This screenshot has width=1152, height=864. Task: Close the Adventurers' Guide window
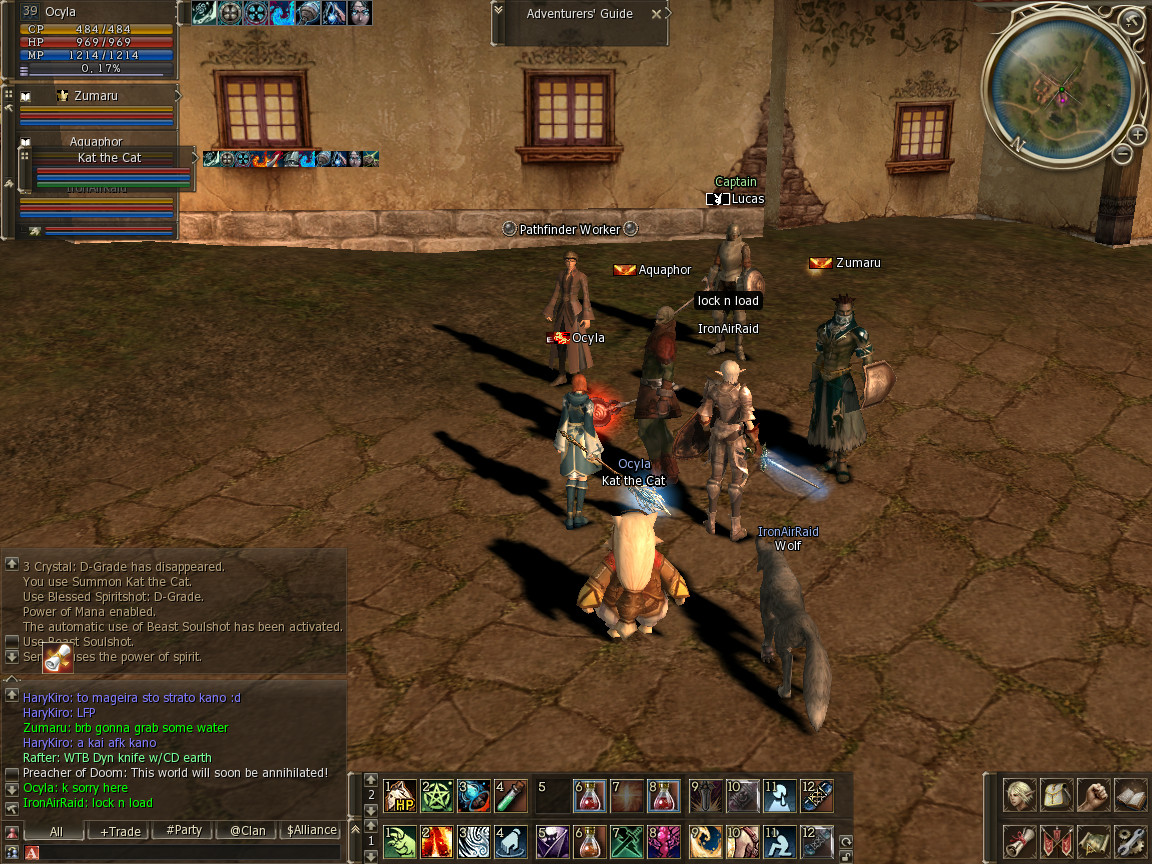pyautogui.click(x=656, y=14)
